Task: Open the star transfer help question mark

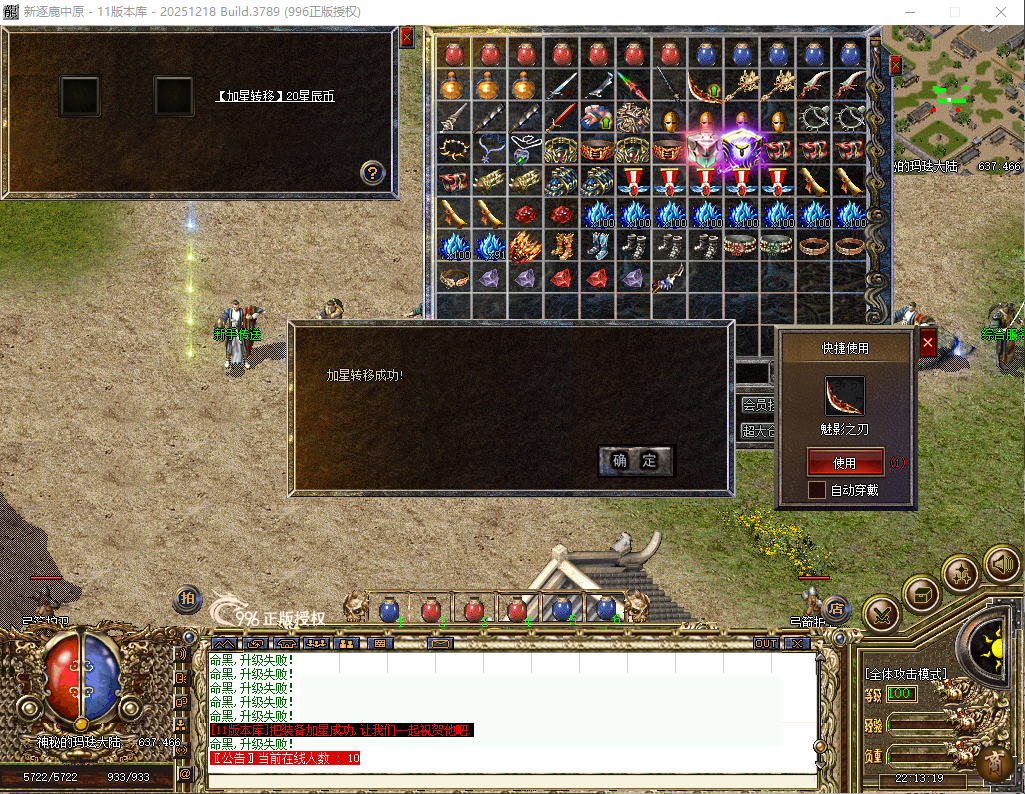Action: tap(372, 173)
